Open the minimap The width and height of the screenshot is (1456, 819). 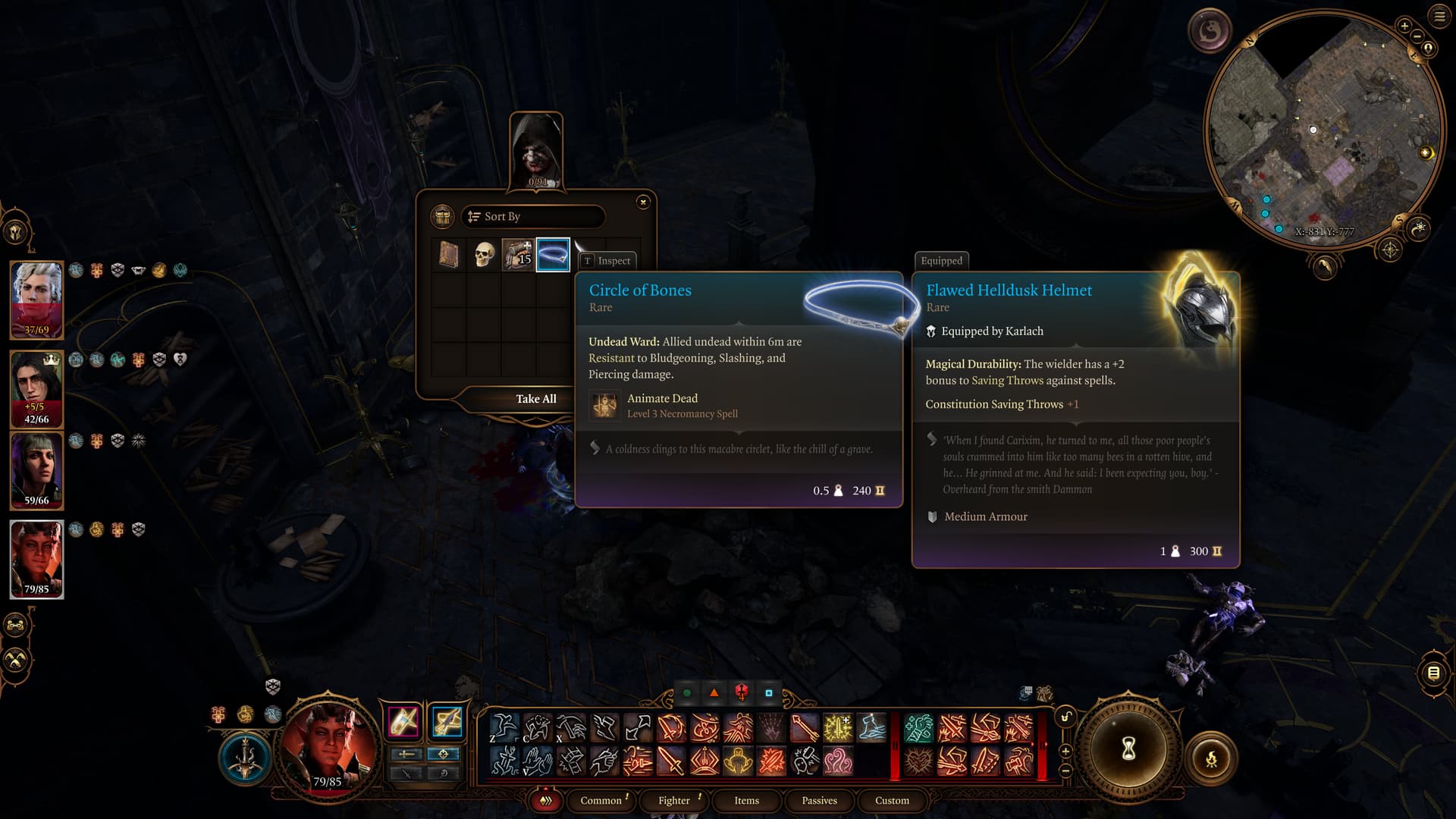1323,129
